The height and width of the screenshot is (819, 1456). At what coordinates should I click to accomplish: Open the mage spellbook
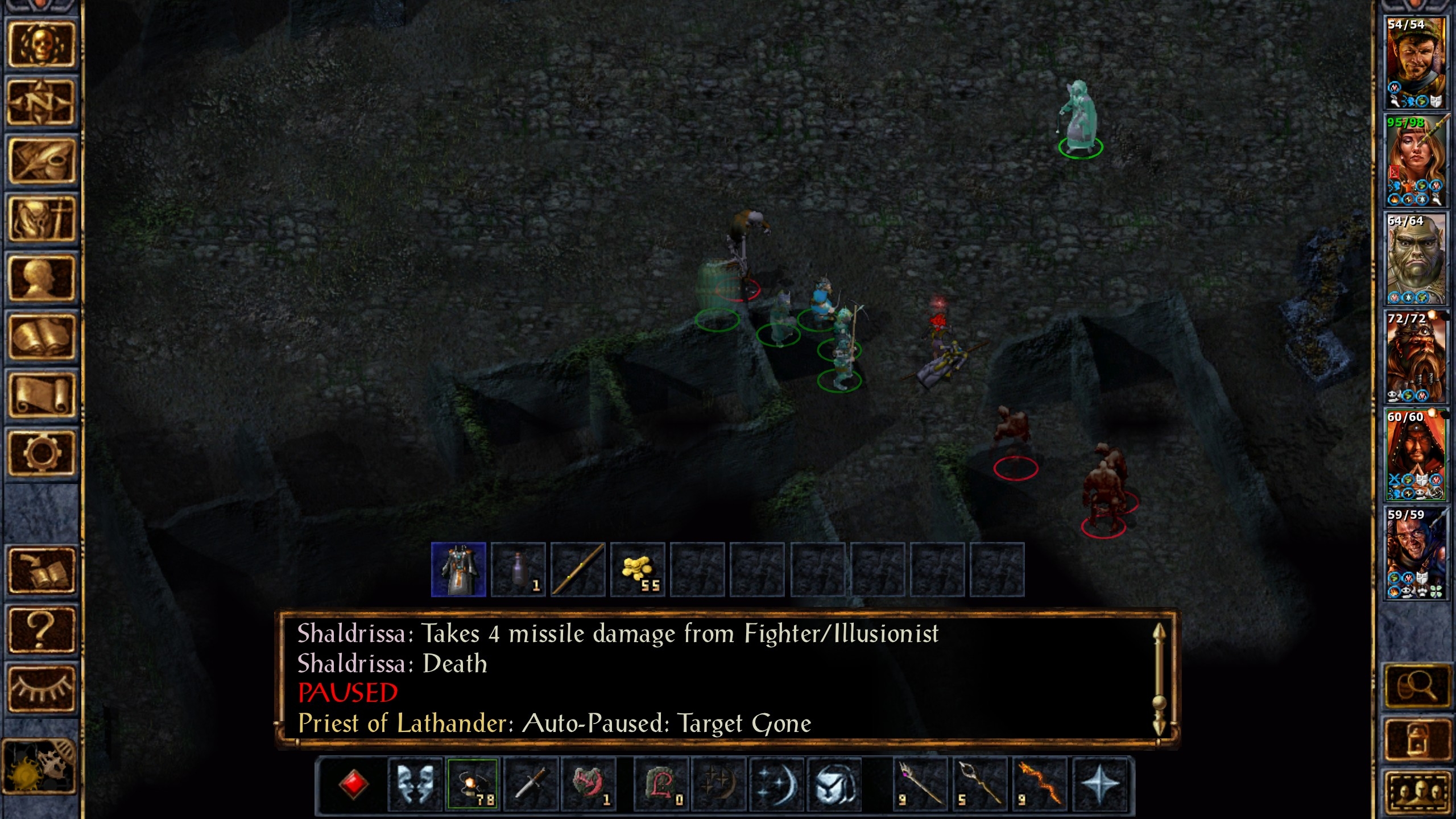tap(40, 336)
